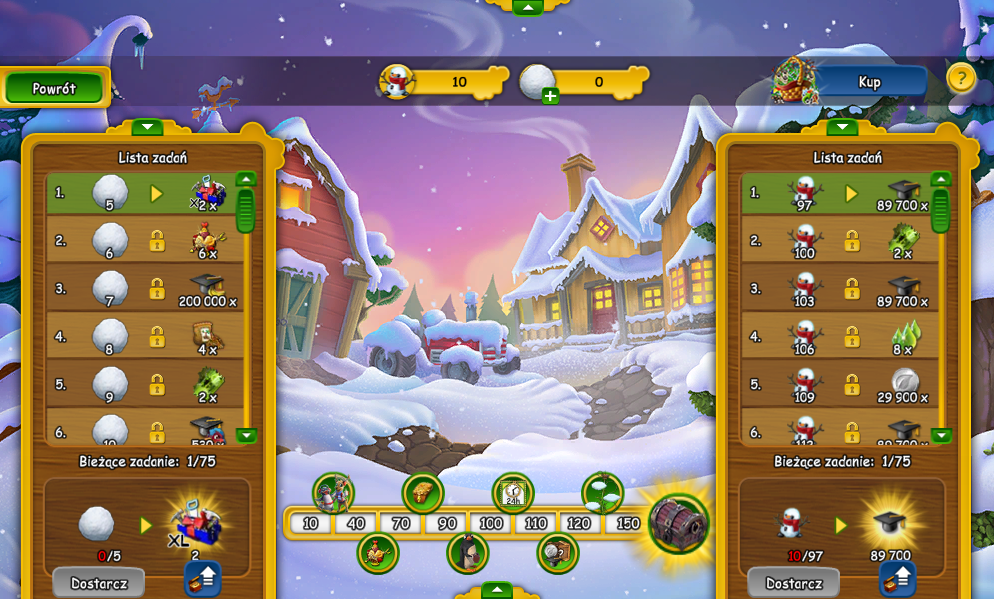The height and width of the screenshot is (599, 994).
Task: Click the green Powrót button
Action: (x=54, y=88)
